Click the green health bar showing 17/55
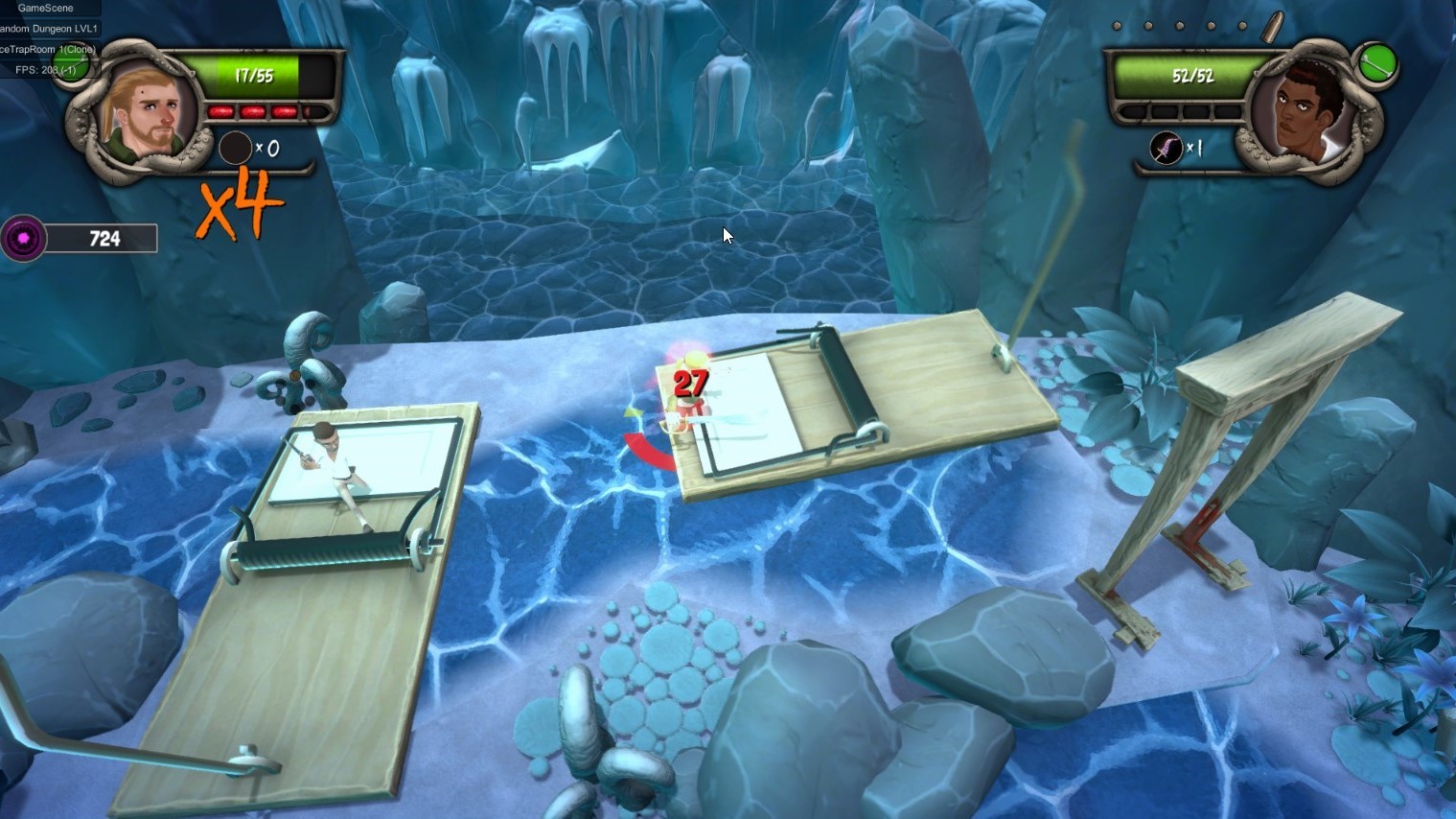The height and width of the screenshot is (819, 1456). pos(255,76)
